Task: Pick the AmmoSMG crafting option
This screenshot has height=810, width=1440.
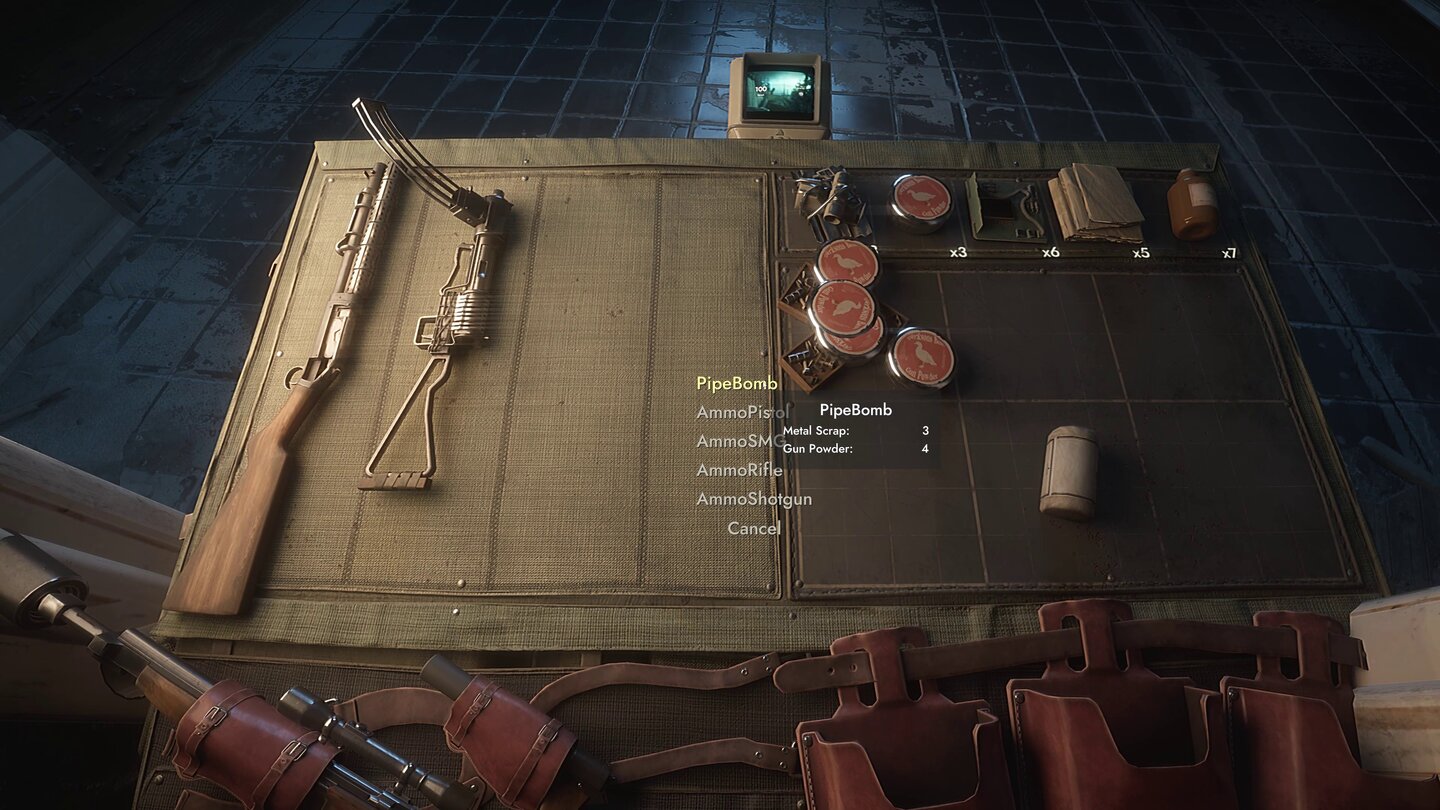Action: click(740, 441)
